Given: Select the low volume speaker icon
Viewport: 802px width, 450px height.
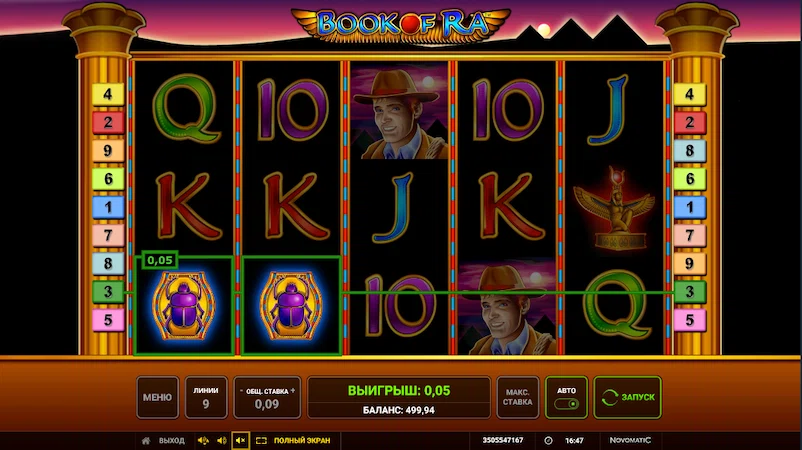Looking at the screenshot, I should [x=221, y=440].
